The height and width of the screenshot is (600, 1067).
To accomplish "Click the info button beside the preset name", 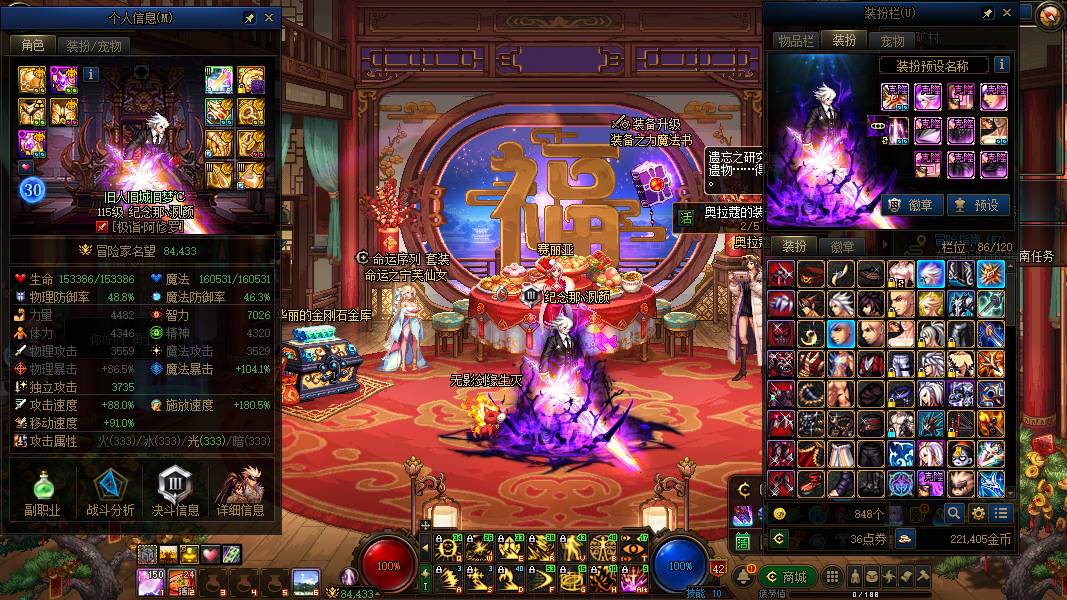I will 1000,65.
